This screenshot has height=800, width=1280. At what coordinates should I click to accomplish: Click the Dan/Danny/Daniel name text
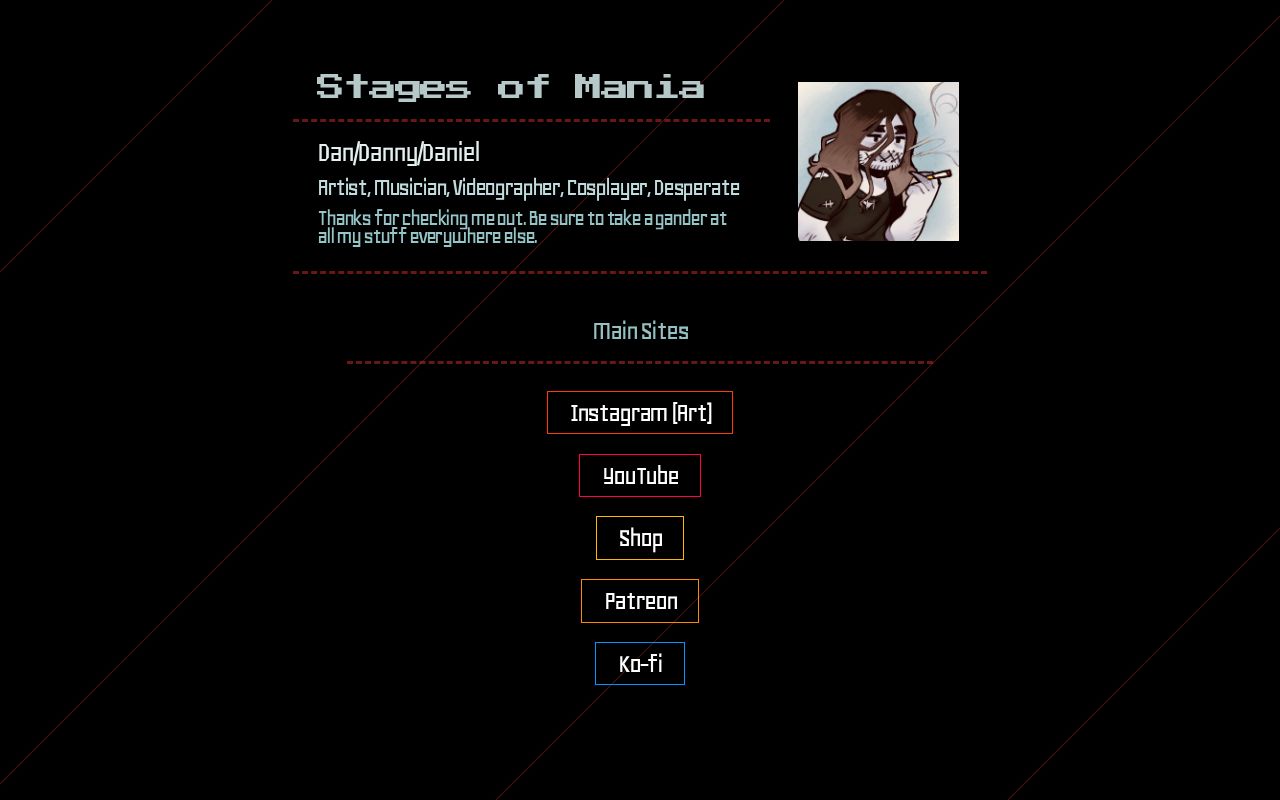point(398,153)
